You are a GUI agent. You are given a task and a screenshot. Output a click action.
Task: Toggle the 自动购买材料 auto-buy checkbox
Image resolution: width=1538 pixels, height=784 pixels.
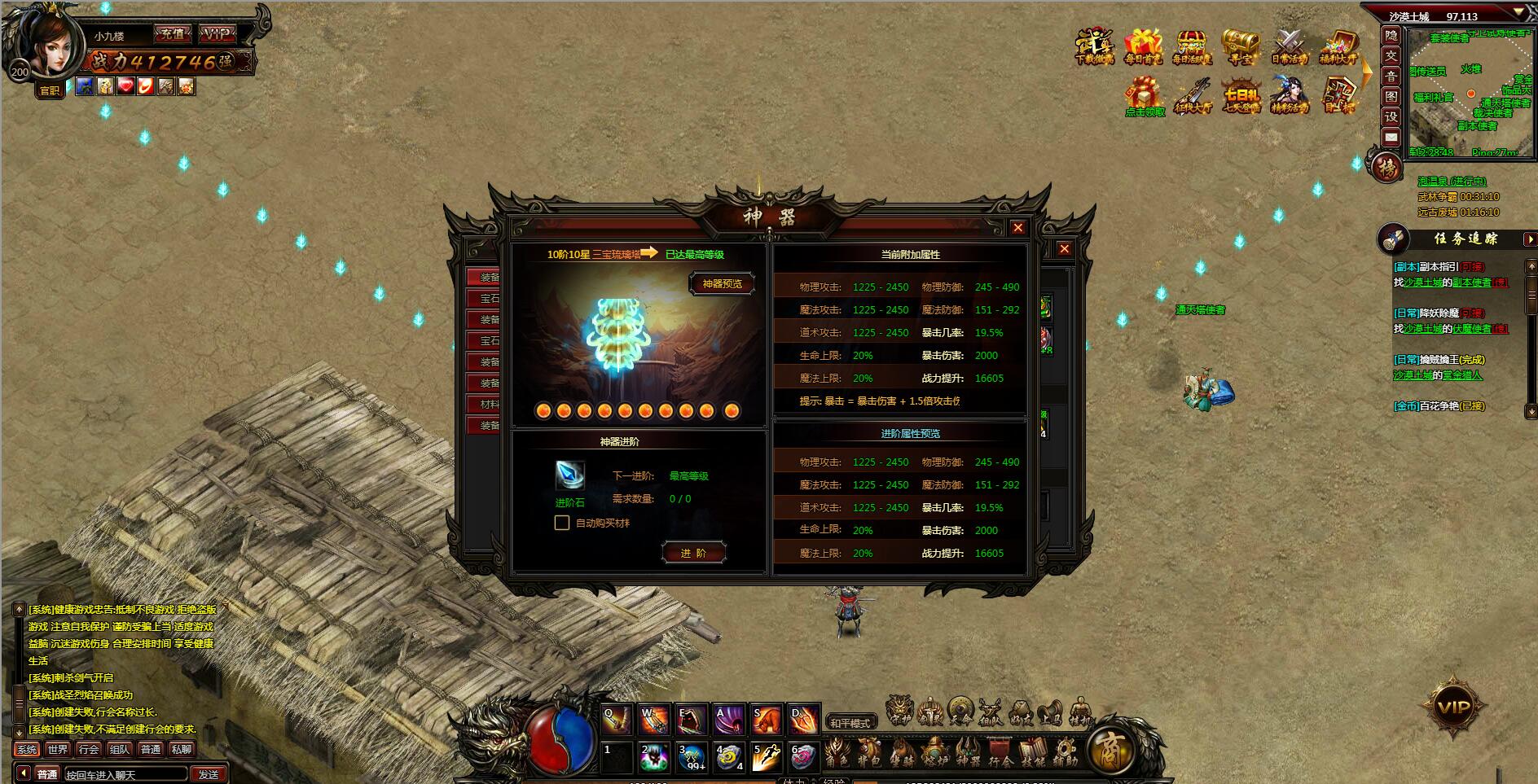pyautogui.click(x=562, y=523)
